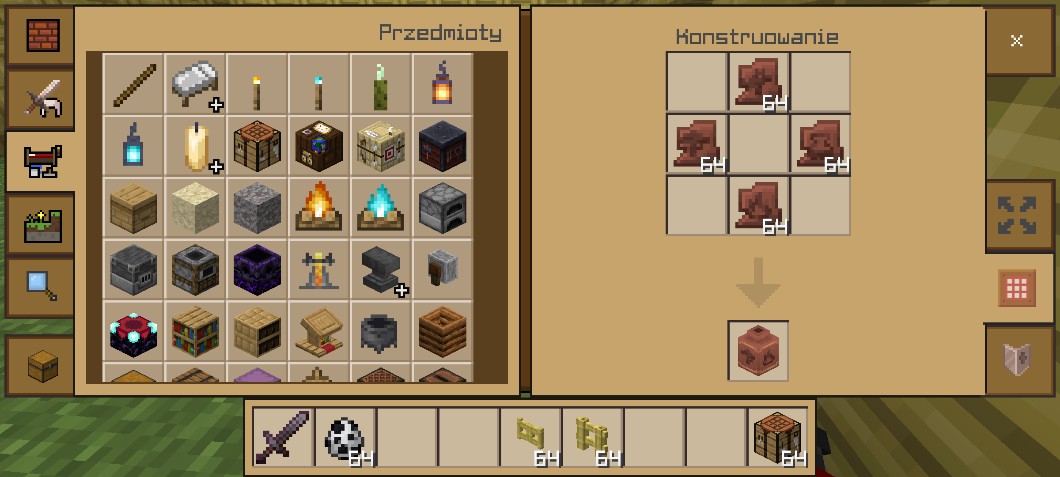This screenshot has height=477, width=1060.
Task: Switch to the brick block construction tab
Action: point(41,36)
